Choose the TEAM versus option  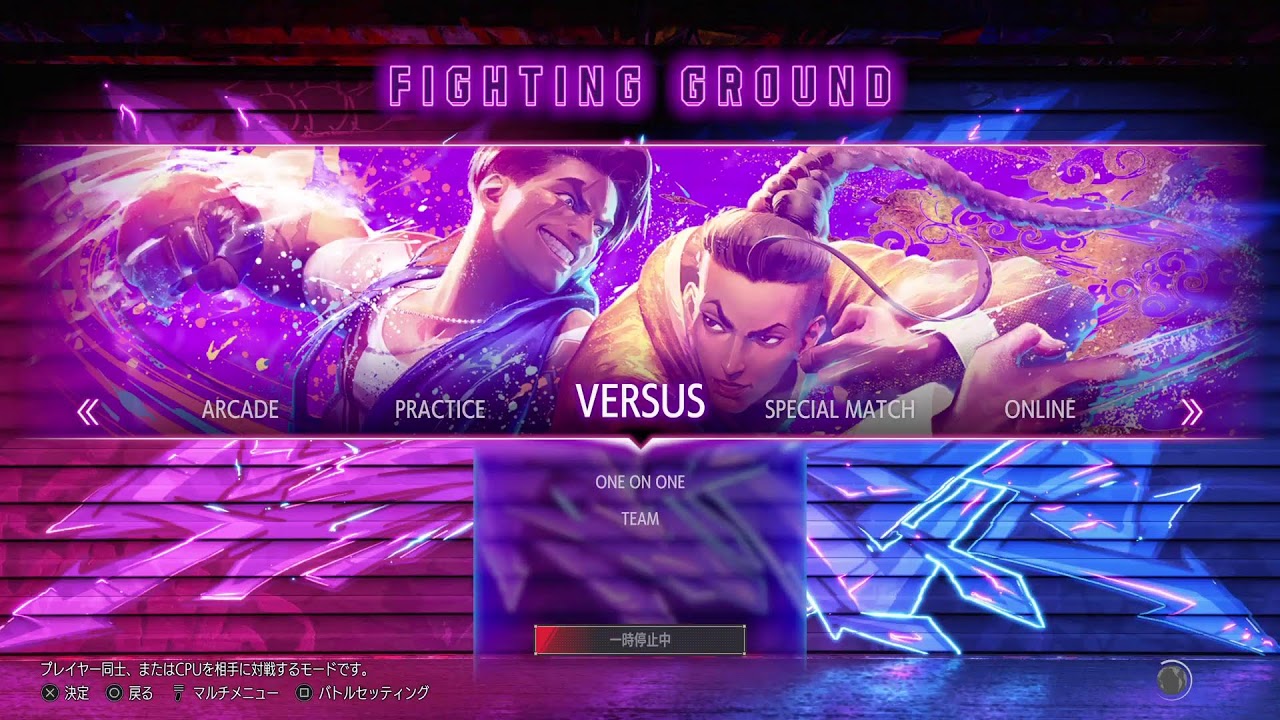pos(640,519)
